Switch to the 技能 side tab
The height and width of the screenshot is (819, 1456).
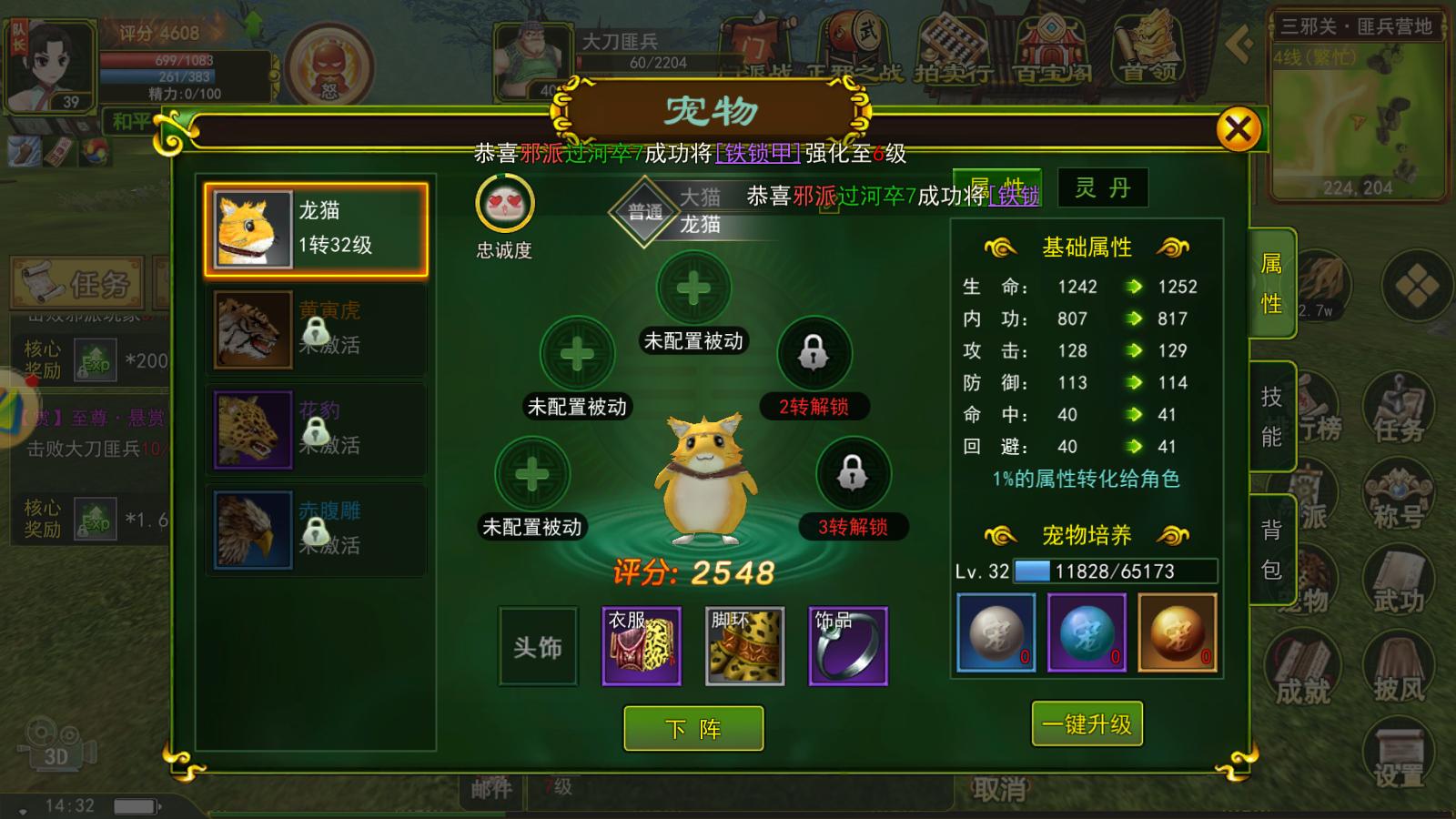tap(1272, 413)
